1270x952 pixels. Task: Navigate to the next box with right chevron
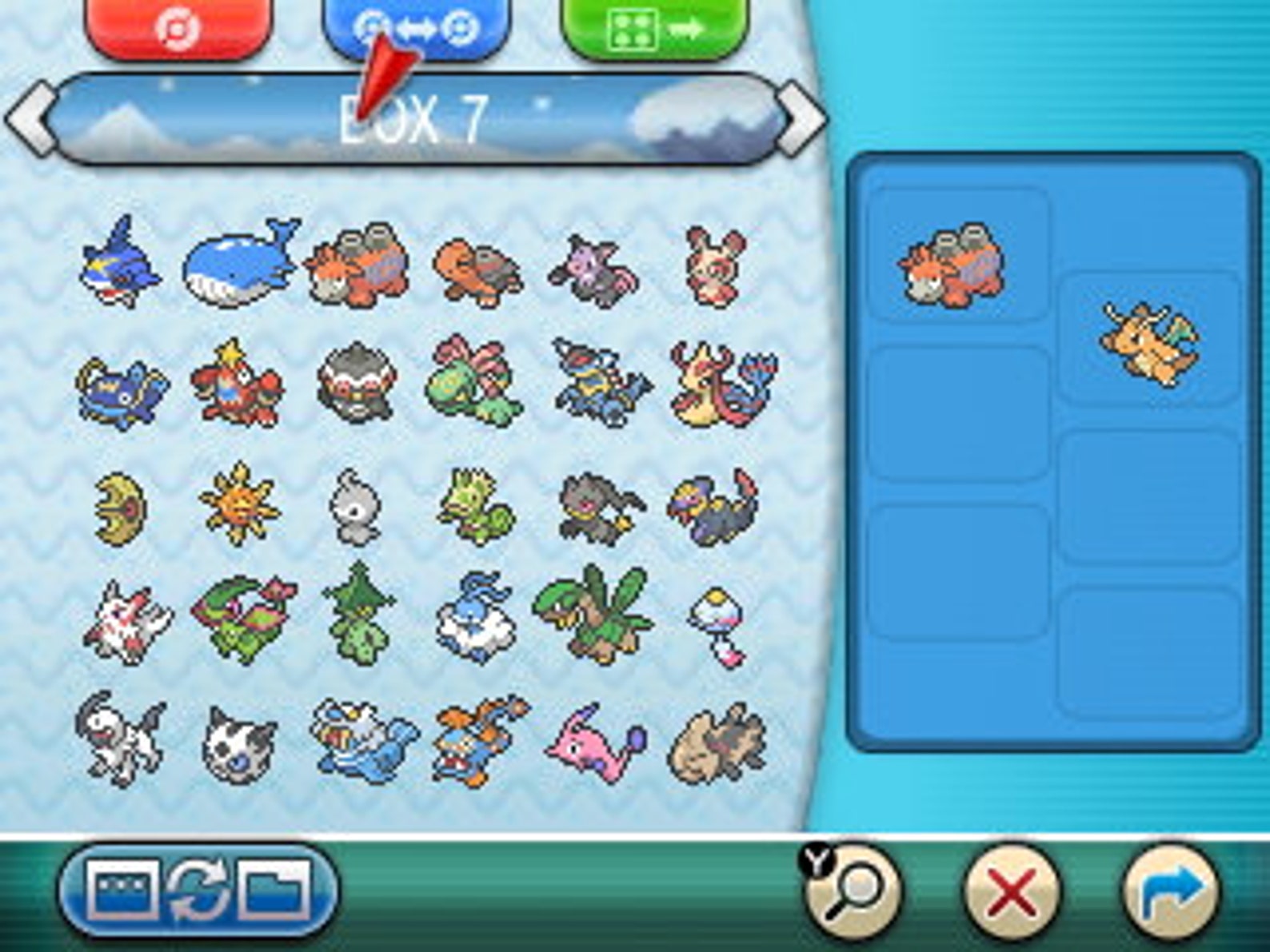tap(799, 115)
